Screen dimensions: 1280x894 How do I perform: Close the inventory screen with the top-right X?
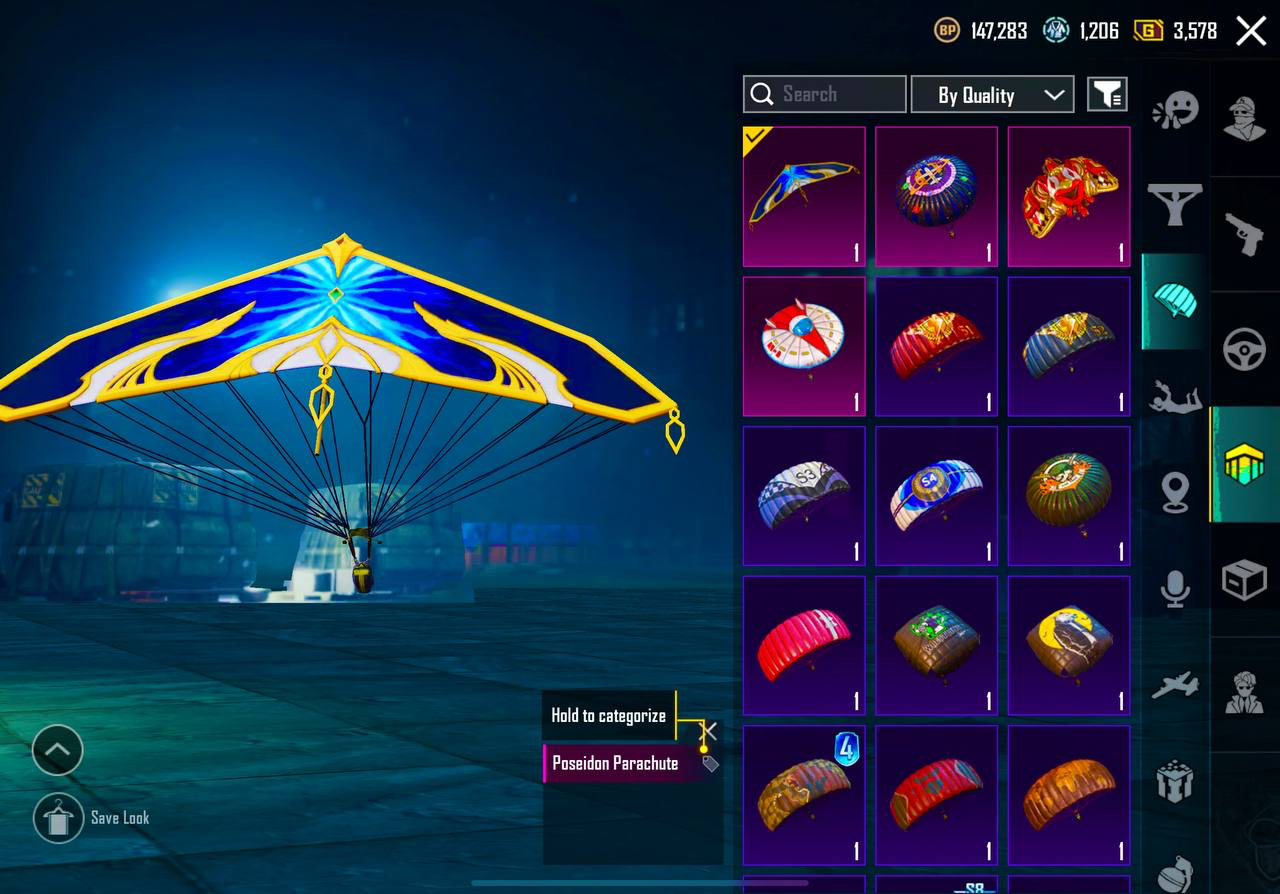[1251, 31]
